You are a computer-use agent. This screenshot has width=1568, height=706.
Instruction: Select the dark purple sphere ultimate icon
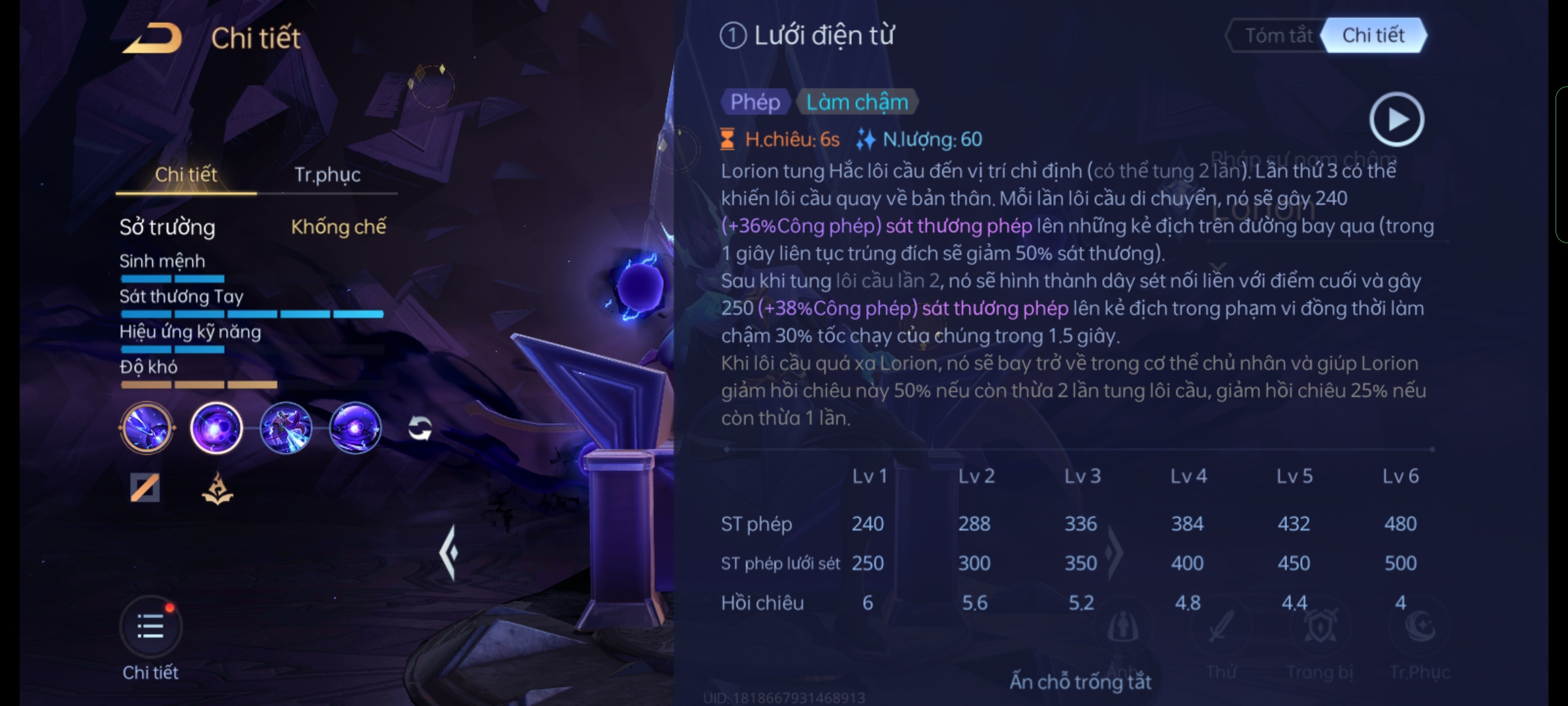click(355, 428)
